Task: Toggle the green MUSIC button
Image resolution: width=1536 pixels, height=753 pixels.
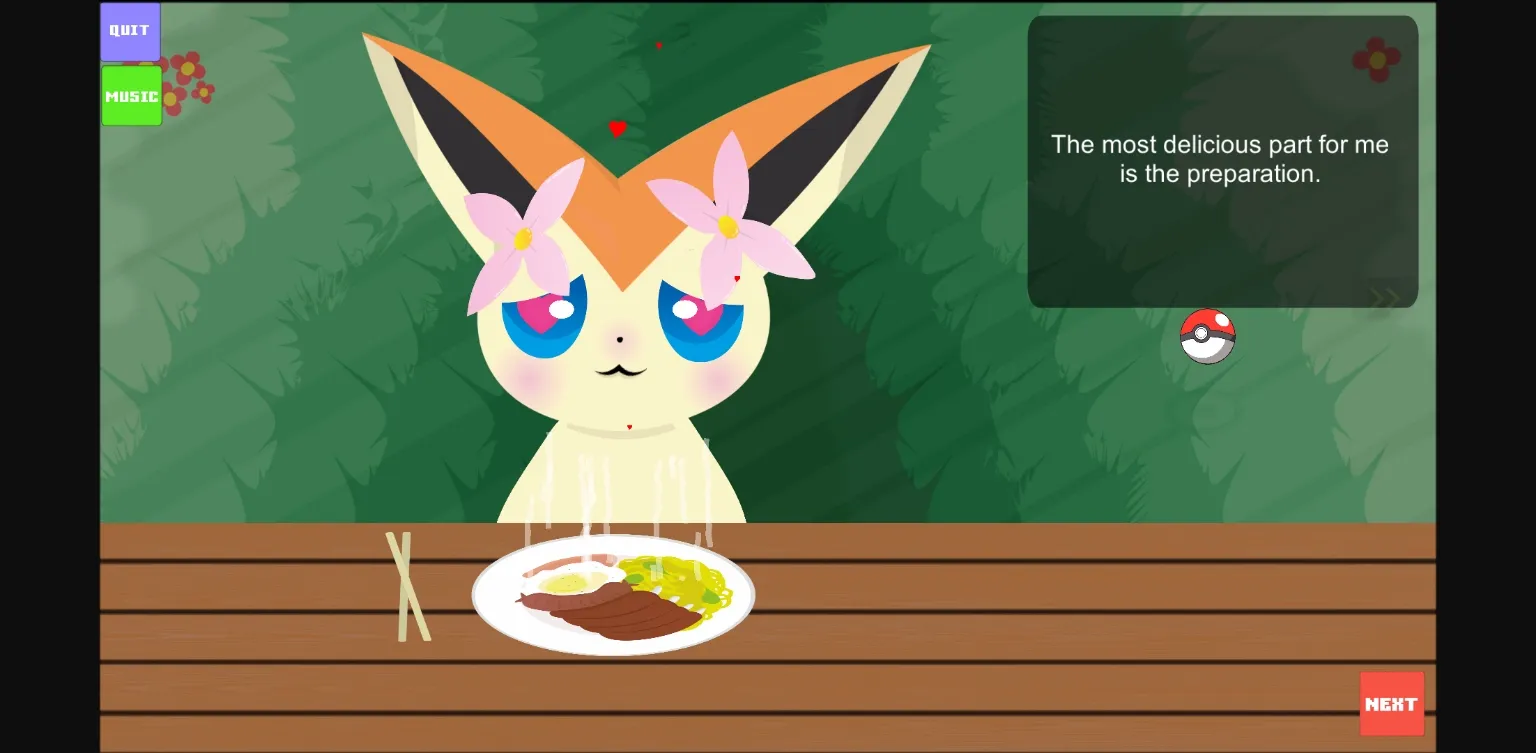Action: (130, 95)
